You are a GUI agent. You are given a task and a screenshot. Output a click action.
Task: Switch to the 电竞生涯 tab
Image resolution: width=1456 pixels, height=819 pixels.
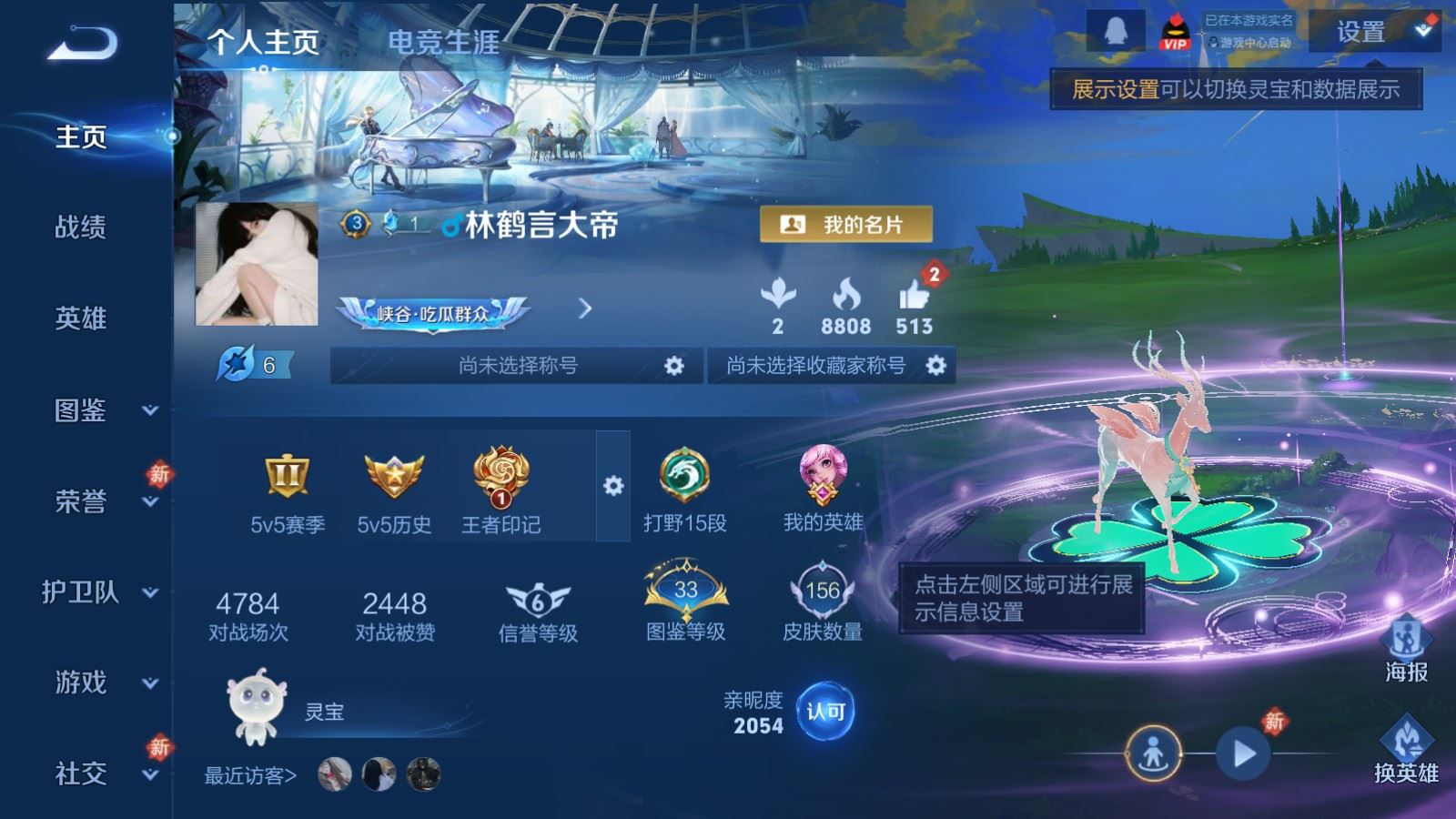point(443,42)
